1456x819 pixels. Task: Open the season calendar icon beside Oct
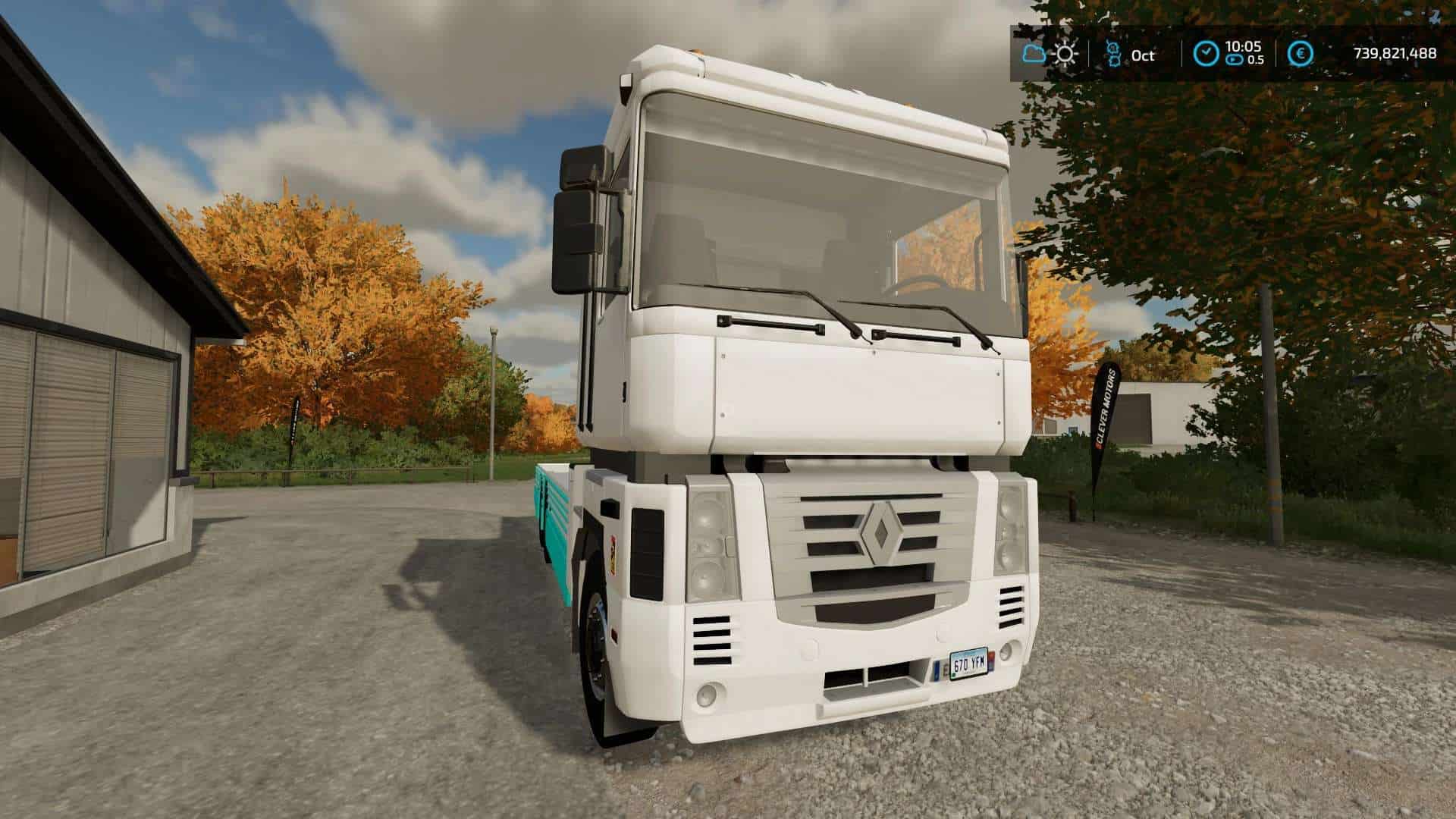(1113, 54)
